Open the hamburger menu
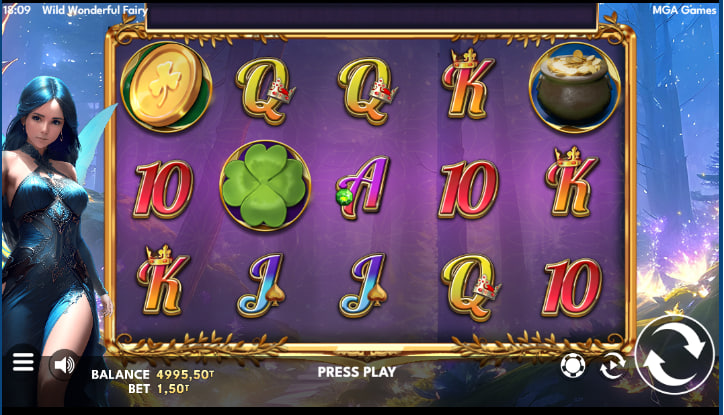This screenshot has height=415, width=724. (x=23, y=362)
